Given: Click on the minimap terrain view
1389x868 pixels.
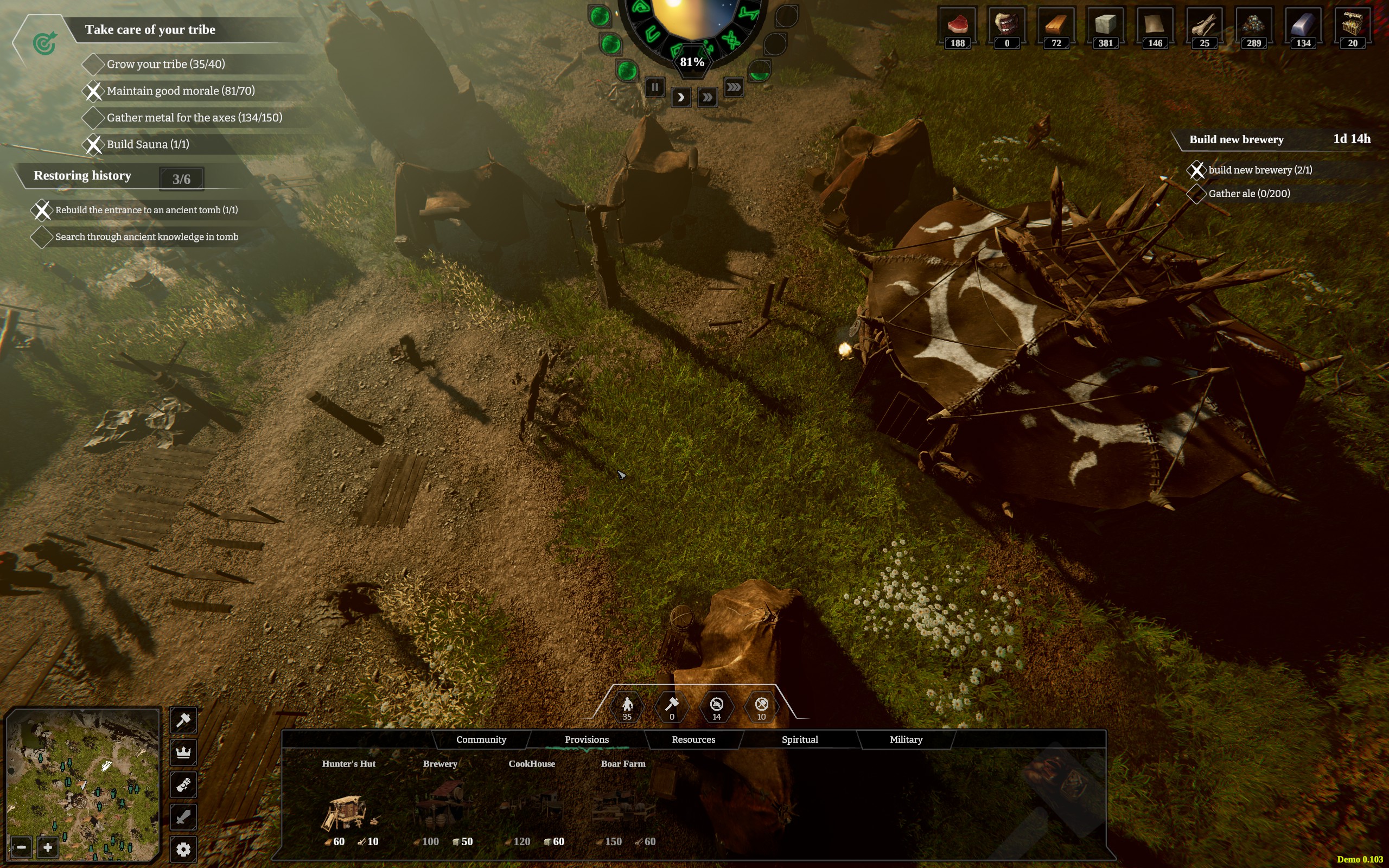Looking at the screenshot, I should pos(83,775).
